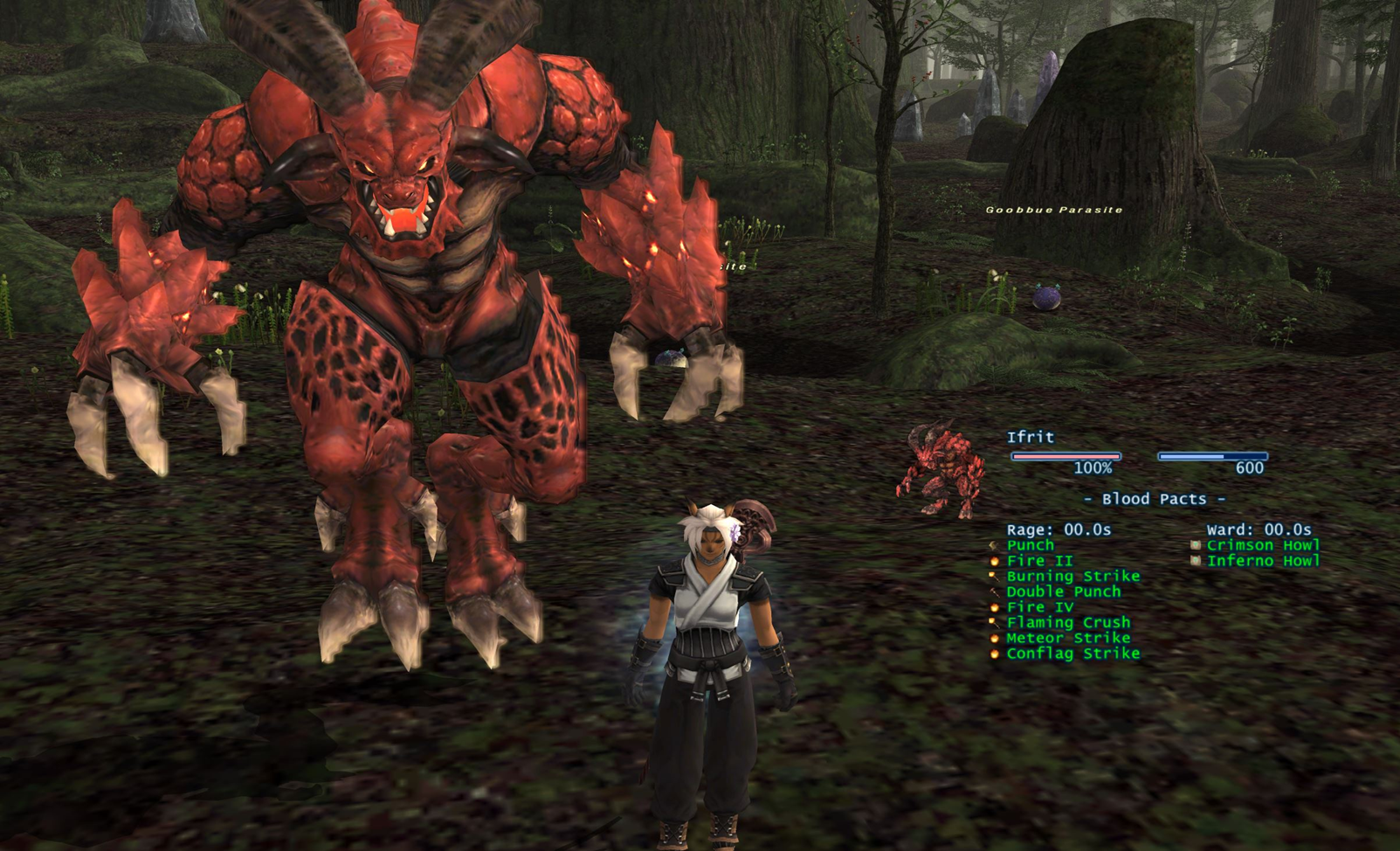Select the Burning Strike weapon icon
Viewport: 1400px width, 851px height.
coord(993,576)
